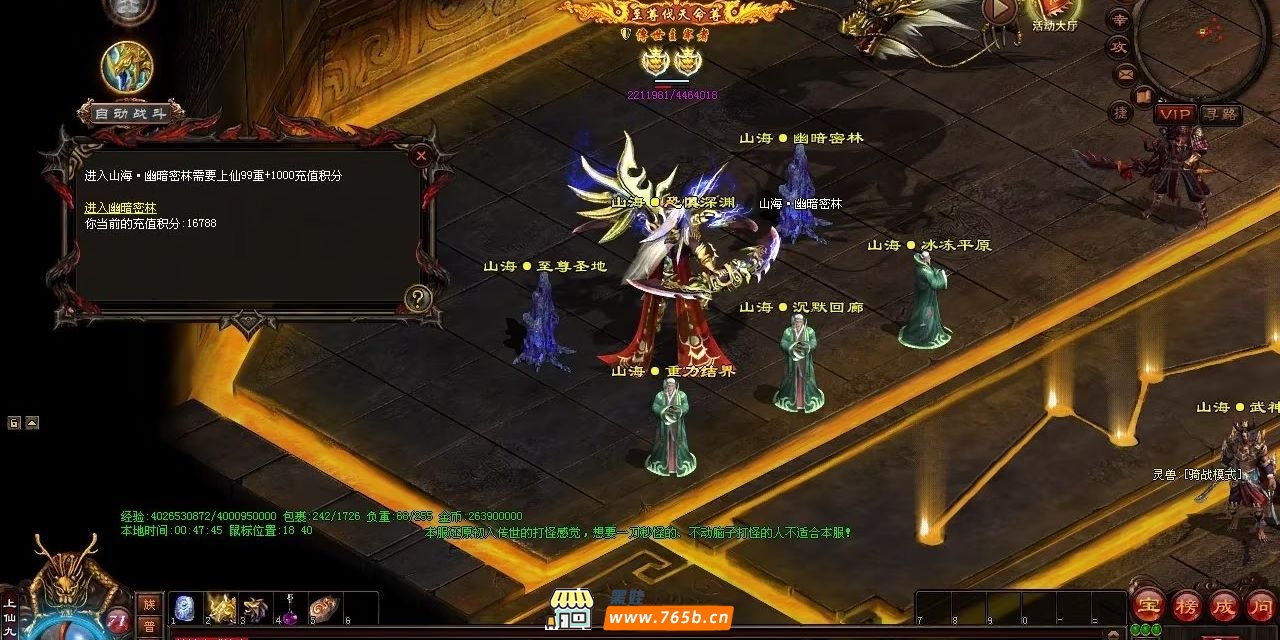1280x640 pixels.
Task: Click the 幸 round button
Action: point(1120,19)
